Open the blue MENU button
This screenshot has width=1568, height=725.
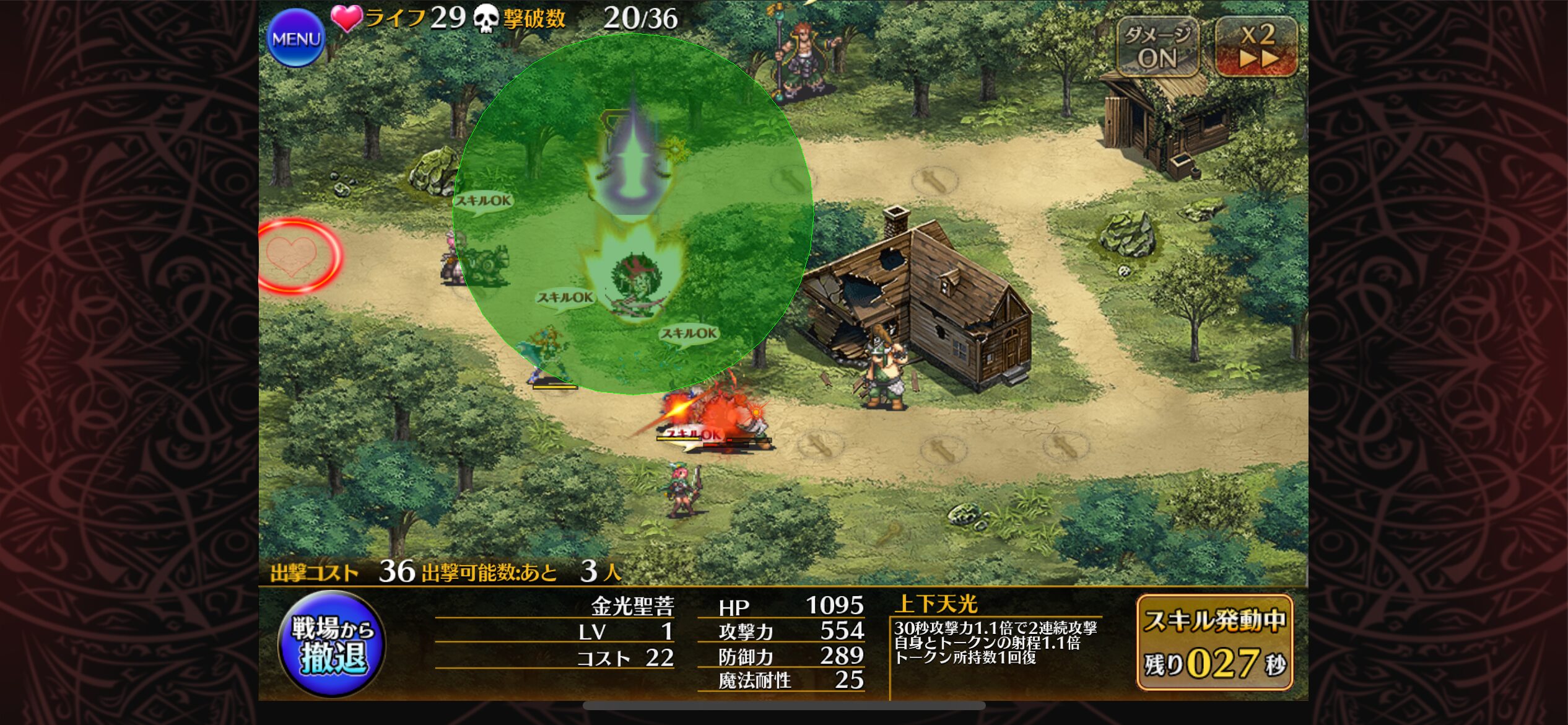point(296,38)
